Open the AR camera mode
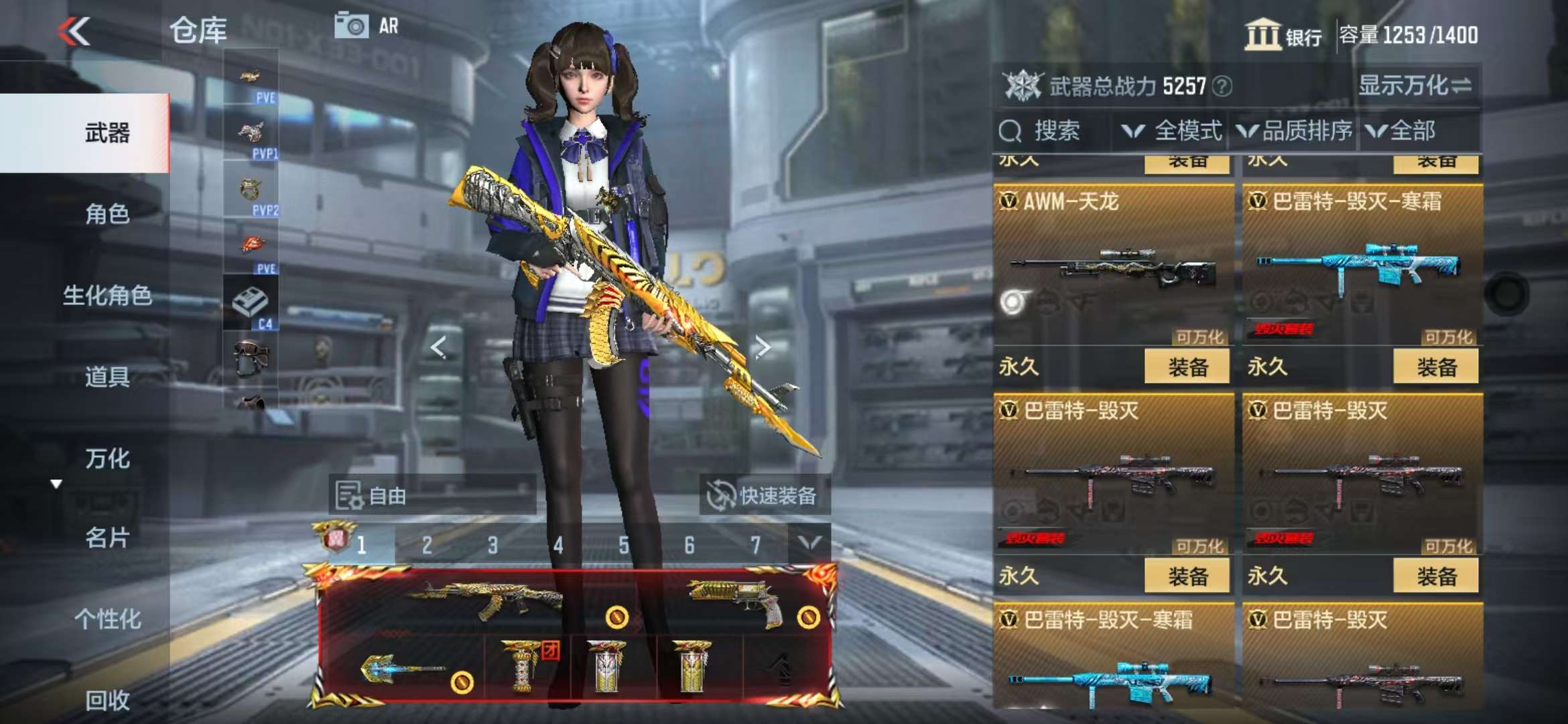The image size is (1568, 724). point(367,26)
